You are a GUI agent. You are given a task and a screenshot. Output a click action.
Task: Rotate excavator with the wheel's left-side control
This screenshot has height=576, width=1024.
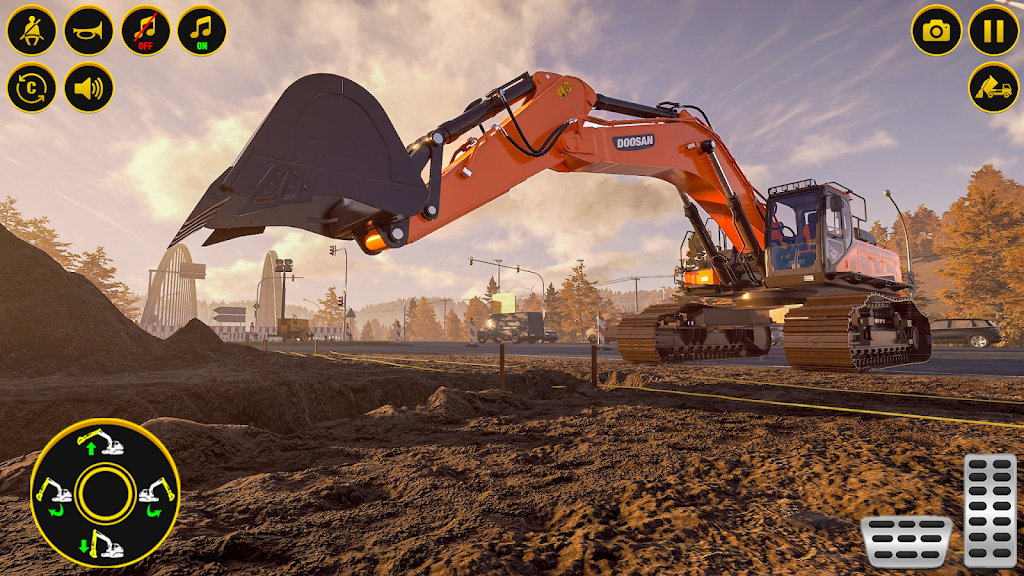point(54,493)
